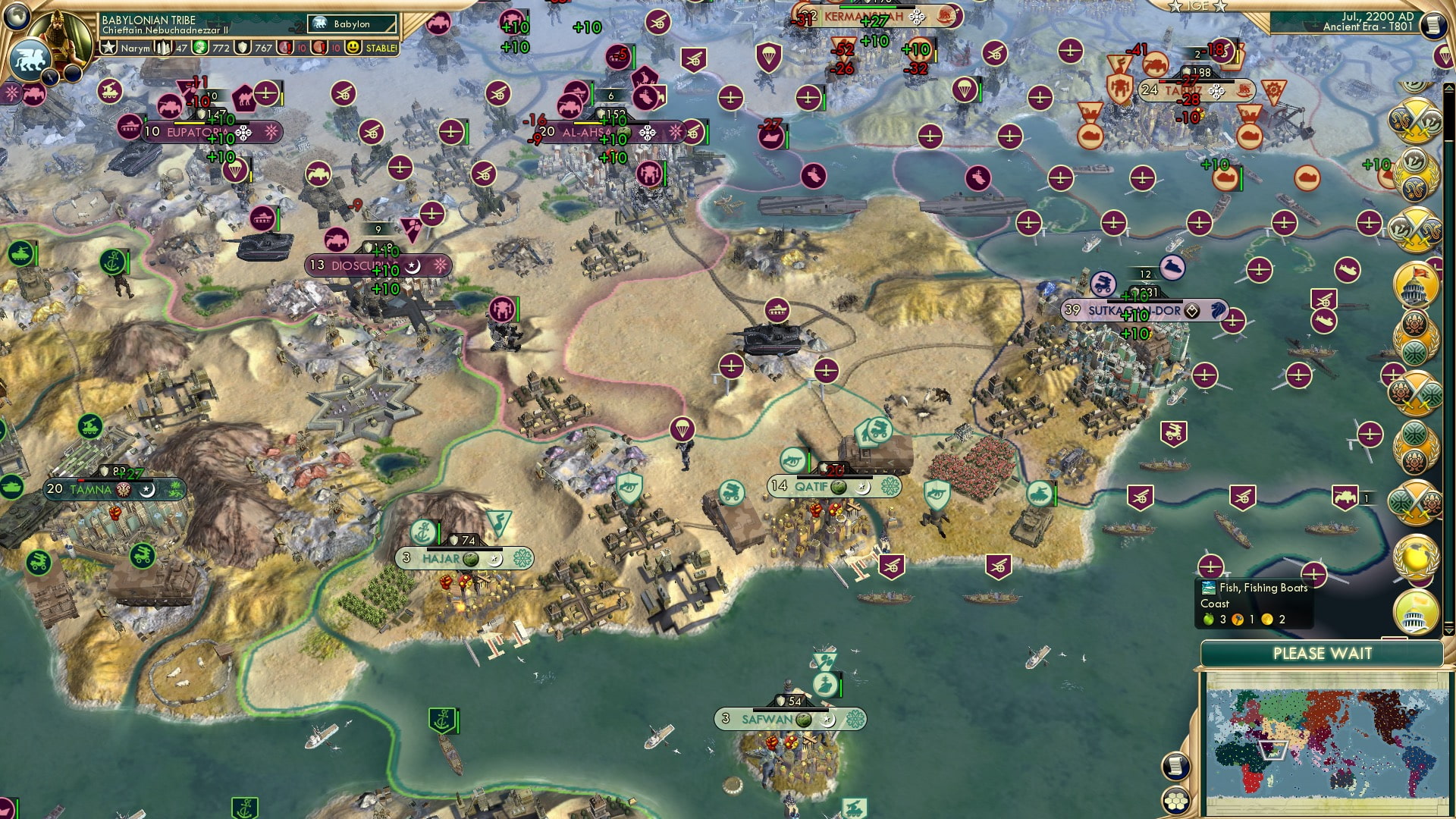Expand the Sutkagan-Dor city banner arrow
Screen dimensions: 1456x819
[1192, 311]
